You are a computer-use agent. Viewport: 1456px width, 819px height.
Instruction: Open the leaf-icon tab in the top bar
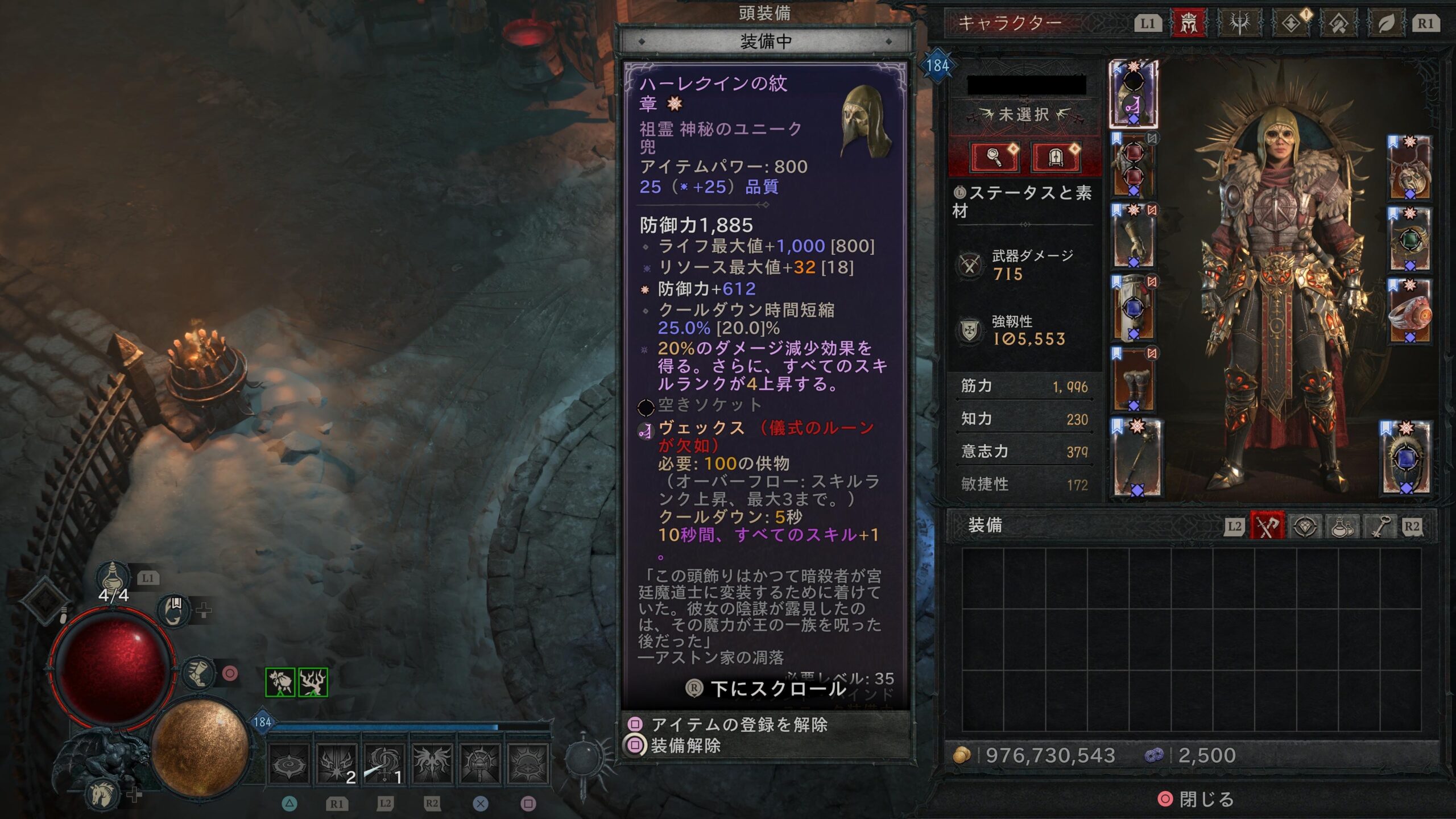coord(1387,23)
